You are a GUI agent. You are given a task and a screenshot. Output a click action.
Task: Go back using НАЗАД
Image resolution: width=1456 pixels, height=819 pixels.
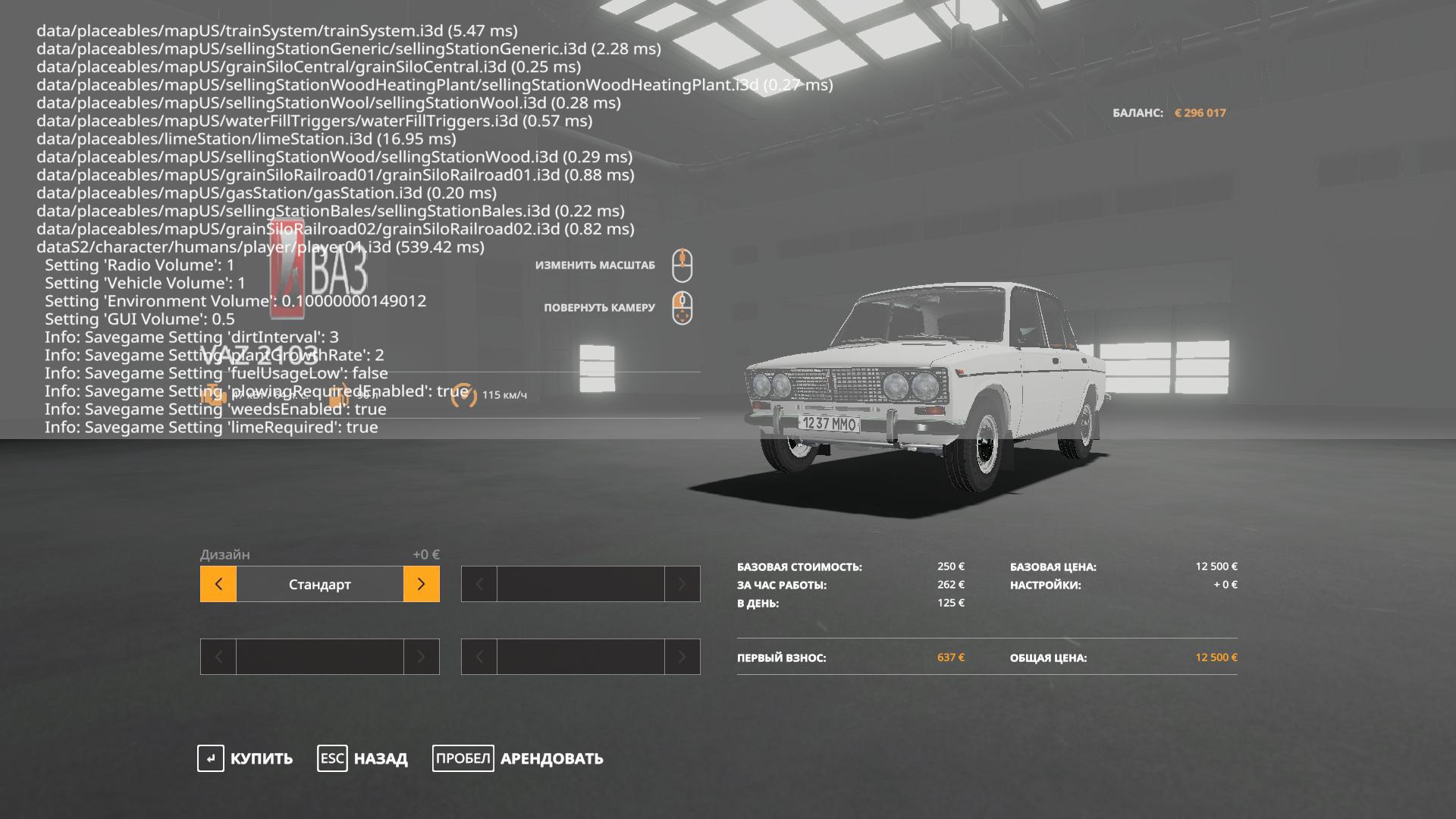coord(363,758)
